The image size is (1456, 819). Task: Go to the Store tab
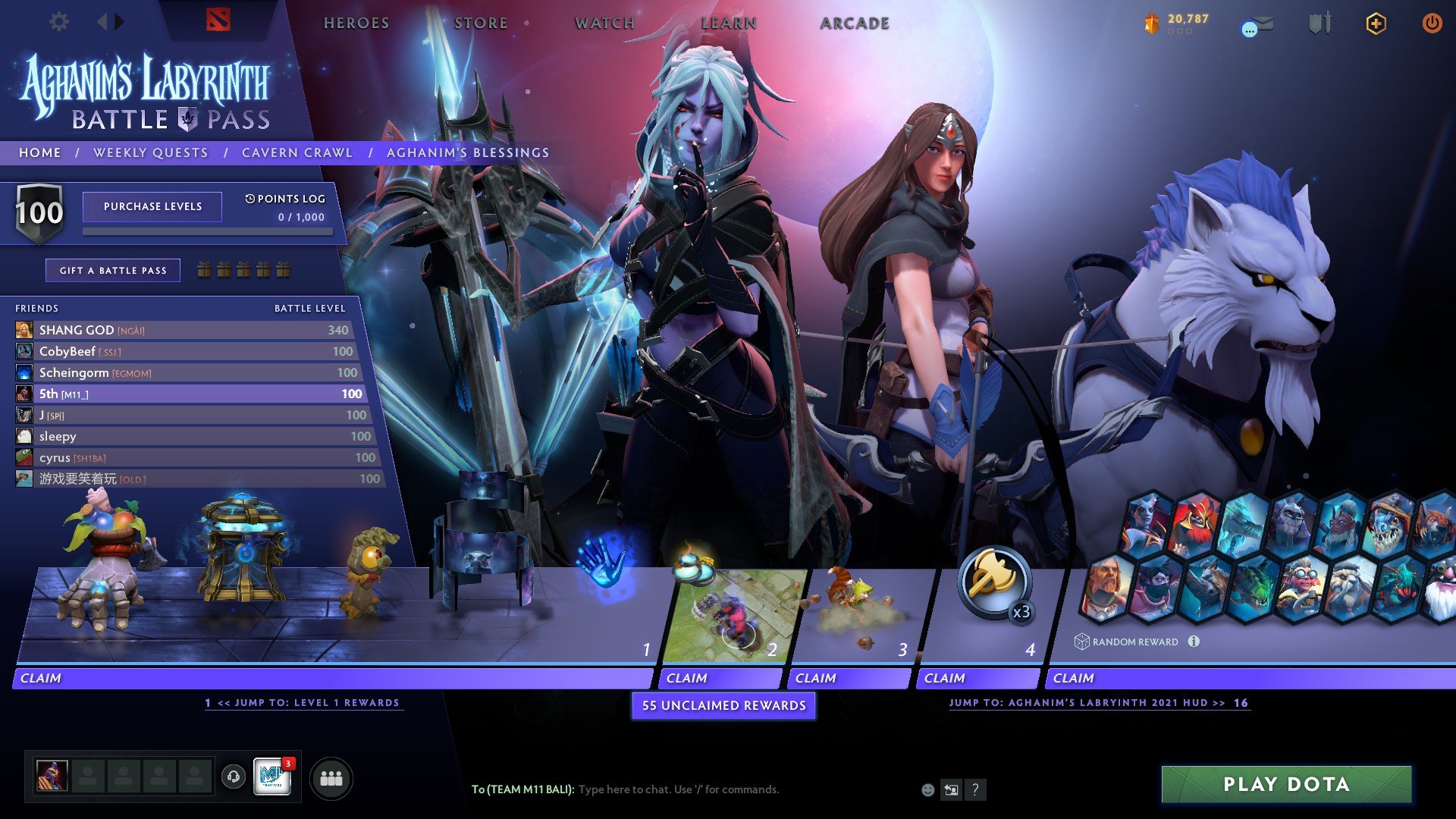tap(481, 24)
